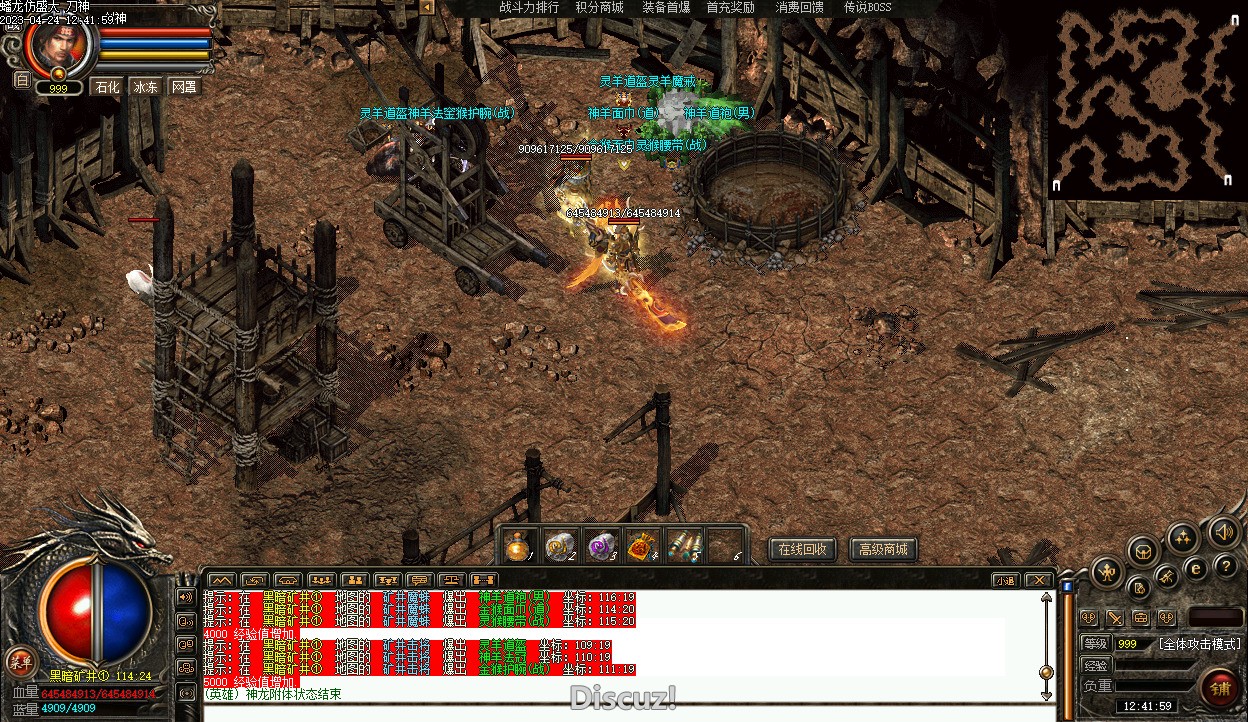Image resolution: width=1248 pixels, height=722 pixels.
Task: Click the 石化 skill button
Action: (106, 87)
